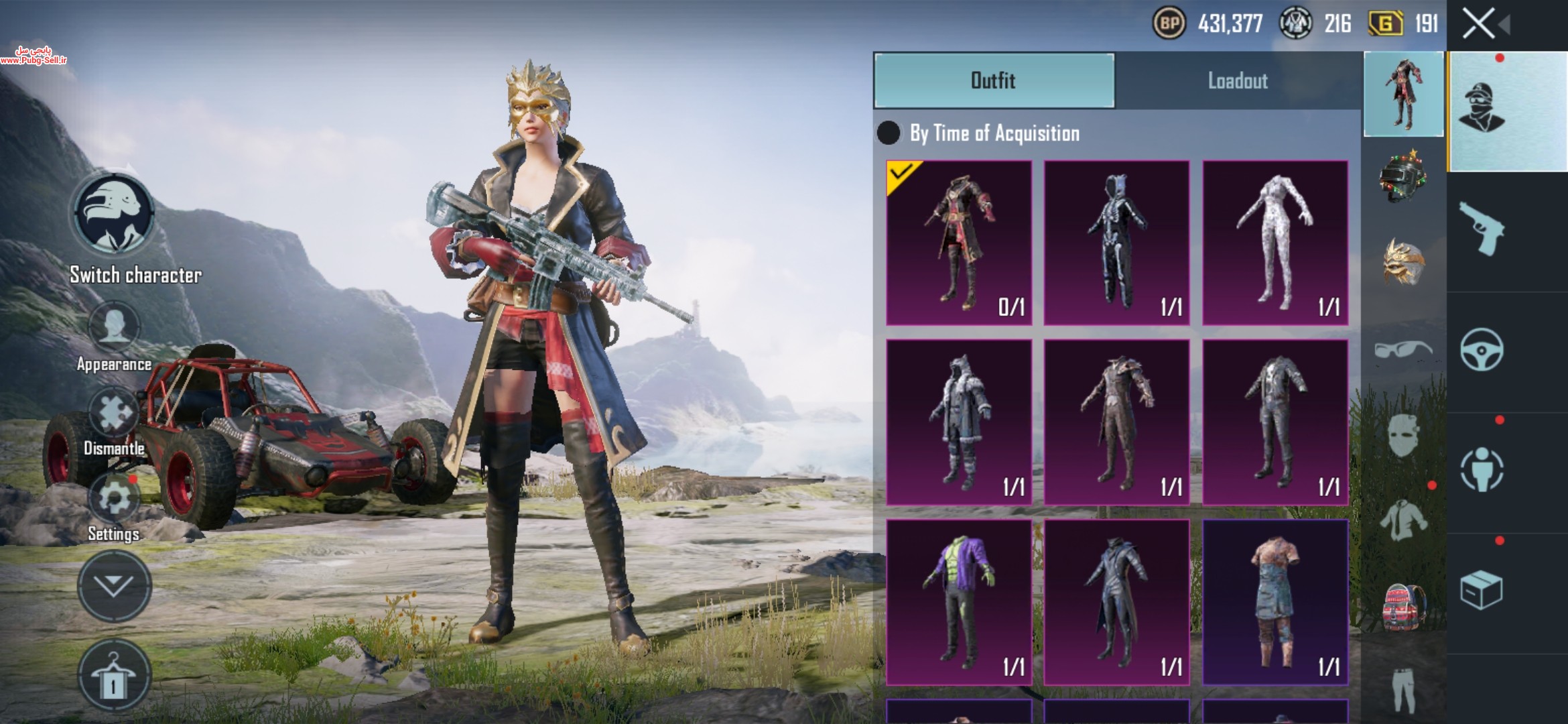Viewport: 1568px width, 724px height.
Task: Open the pistol weapons category
Action: (1482, 229)
